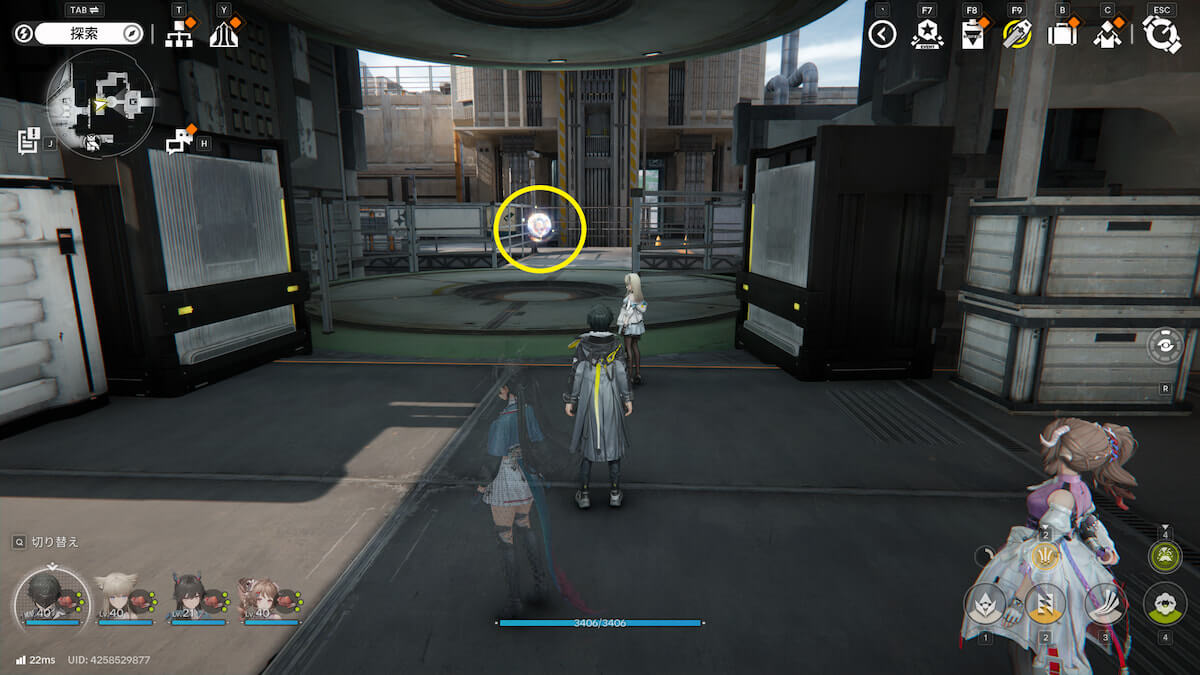Viewport: 1200px width, 675px height.
Task: Switch to the level 21 dark-haired operator
Action: click(188, 597)
